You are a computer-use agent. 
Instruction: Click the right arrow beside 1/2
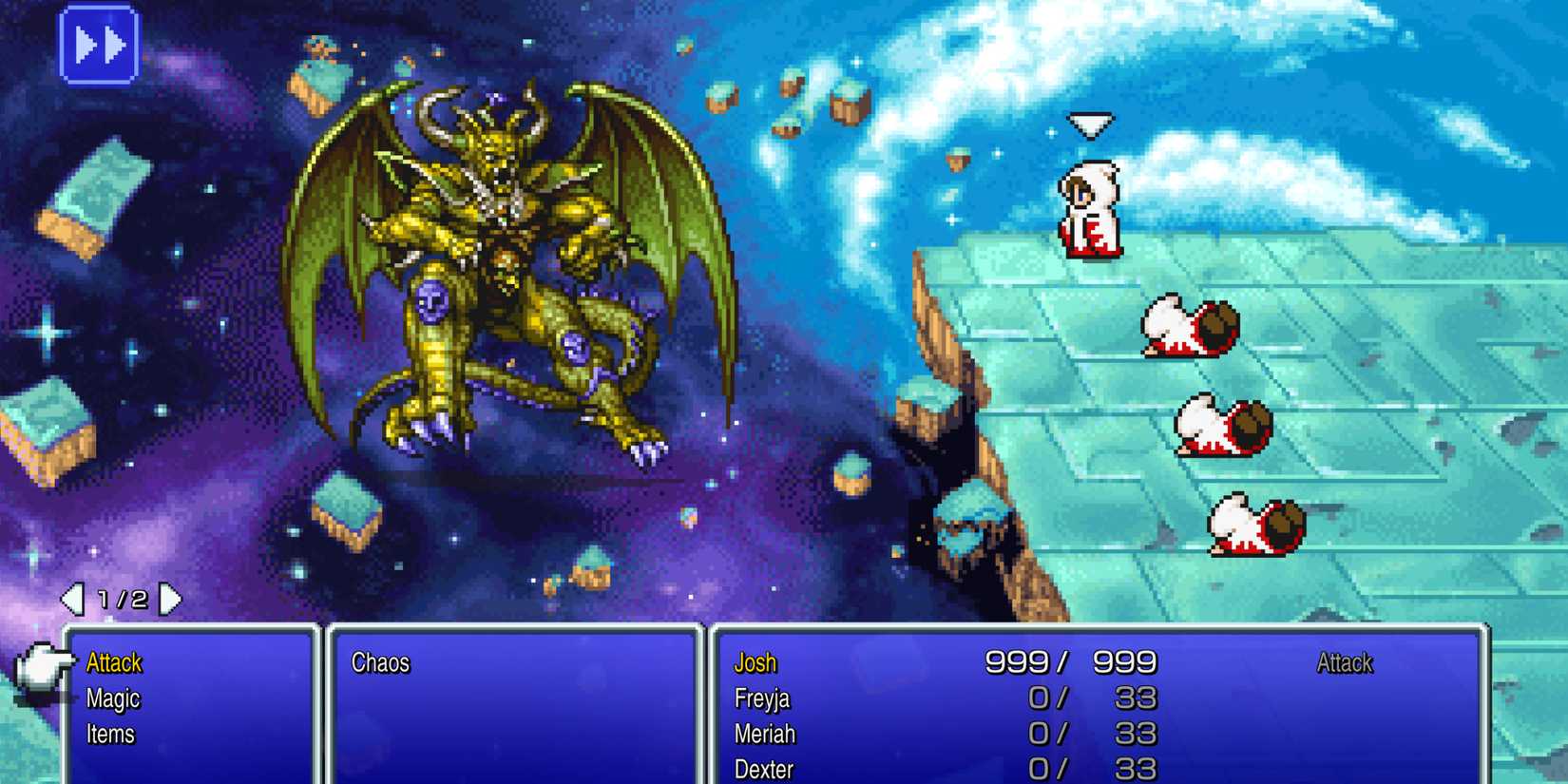(x=171, y=599)
